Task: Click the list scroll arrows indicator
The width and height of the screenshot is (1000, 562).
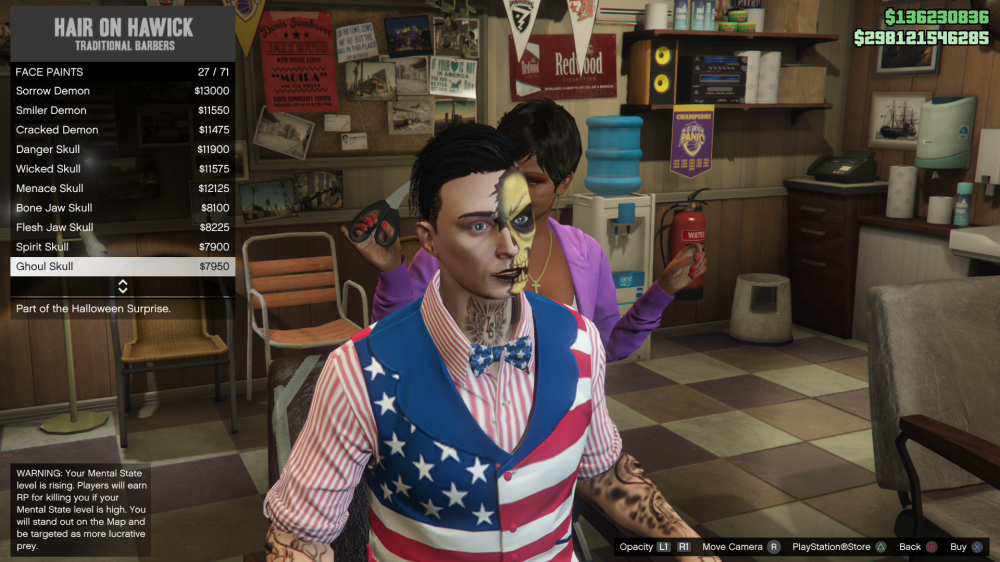Action: coord(123,287)
